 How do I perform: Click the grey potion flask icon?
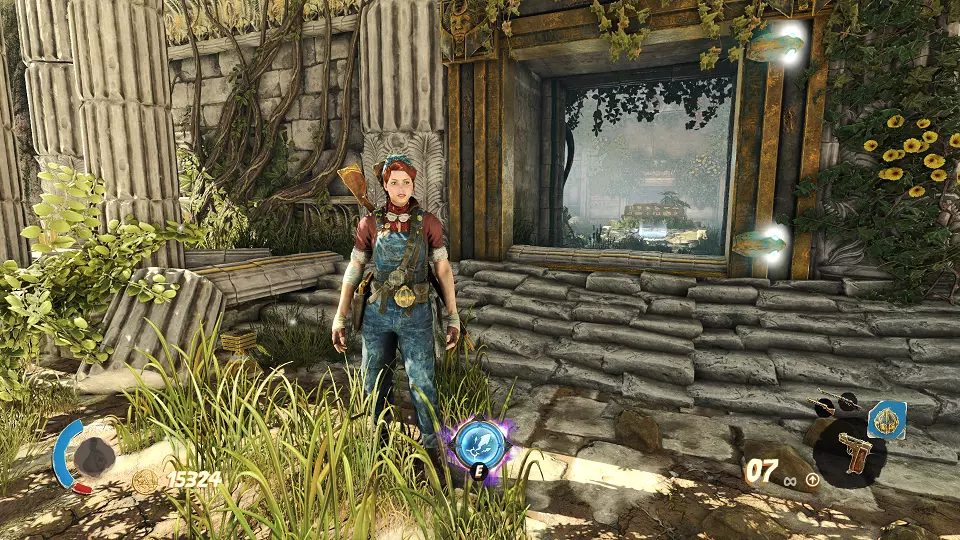point(93,455)
